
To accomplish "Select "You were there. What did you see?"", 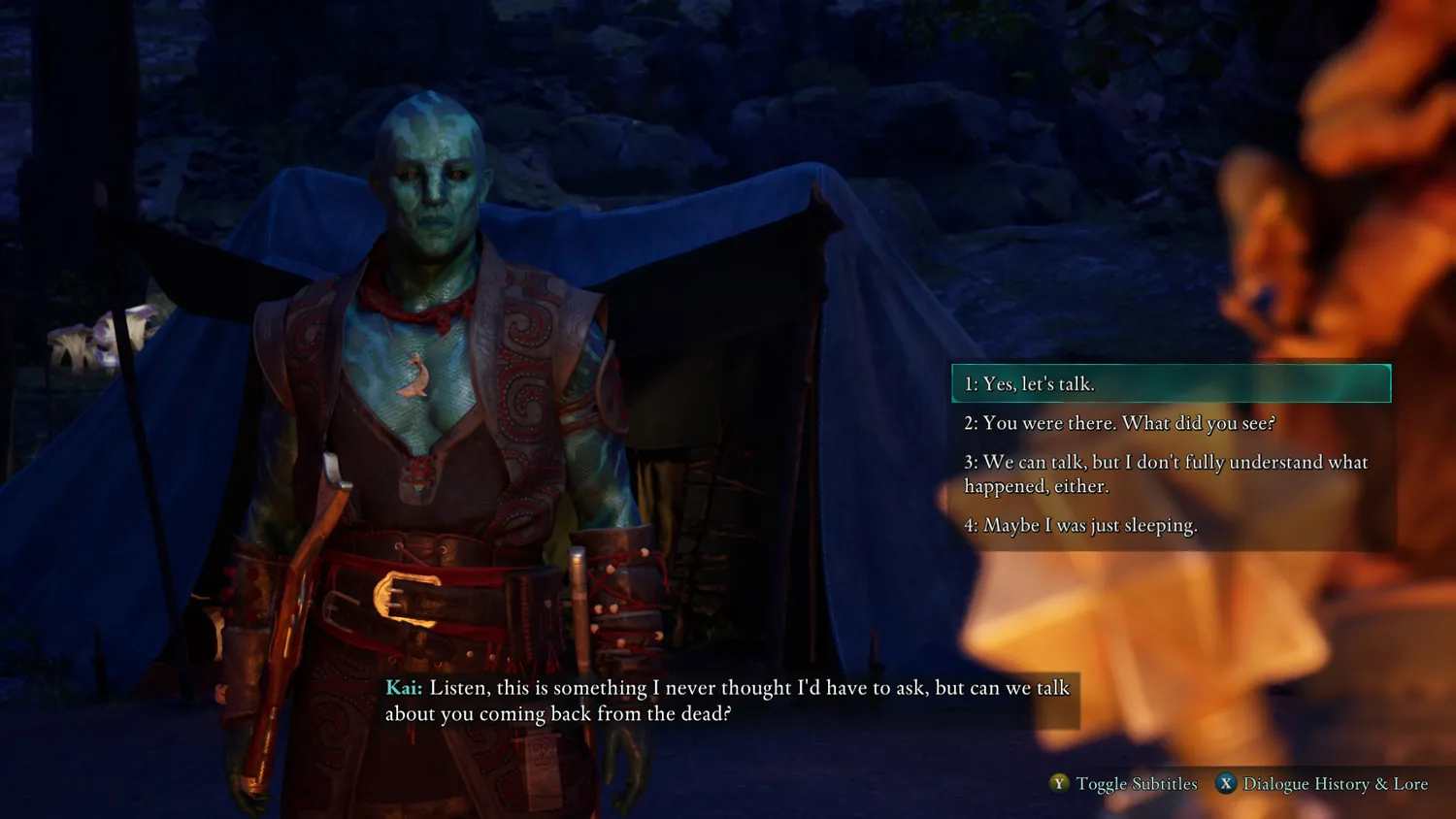I will click(1119, 423).
